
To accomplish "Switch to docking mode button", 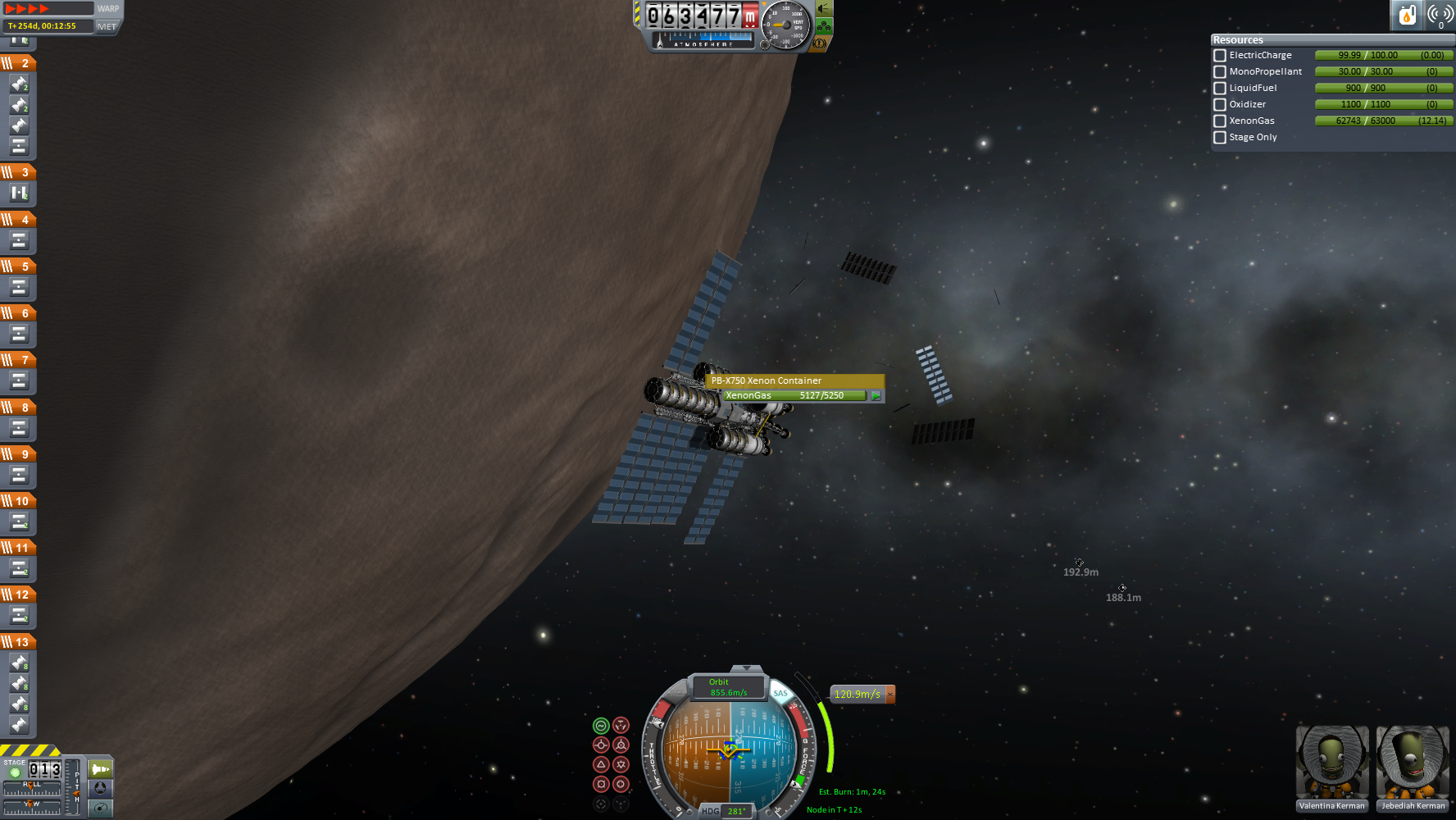I will click(x=100, y=788).
